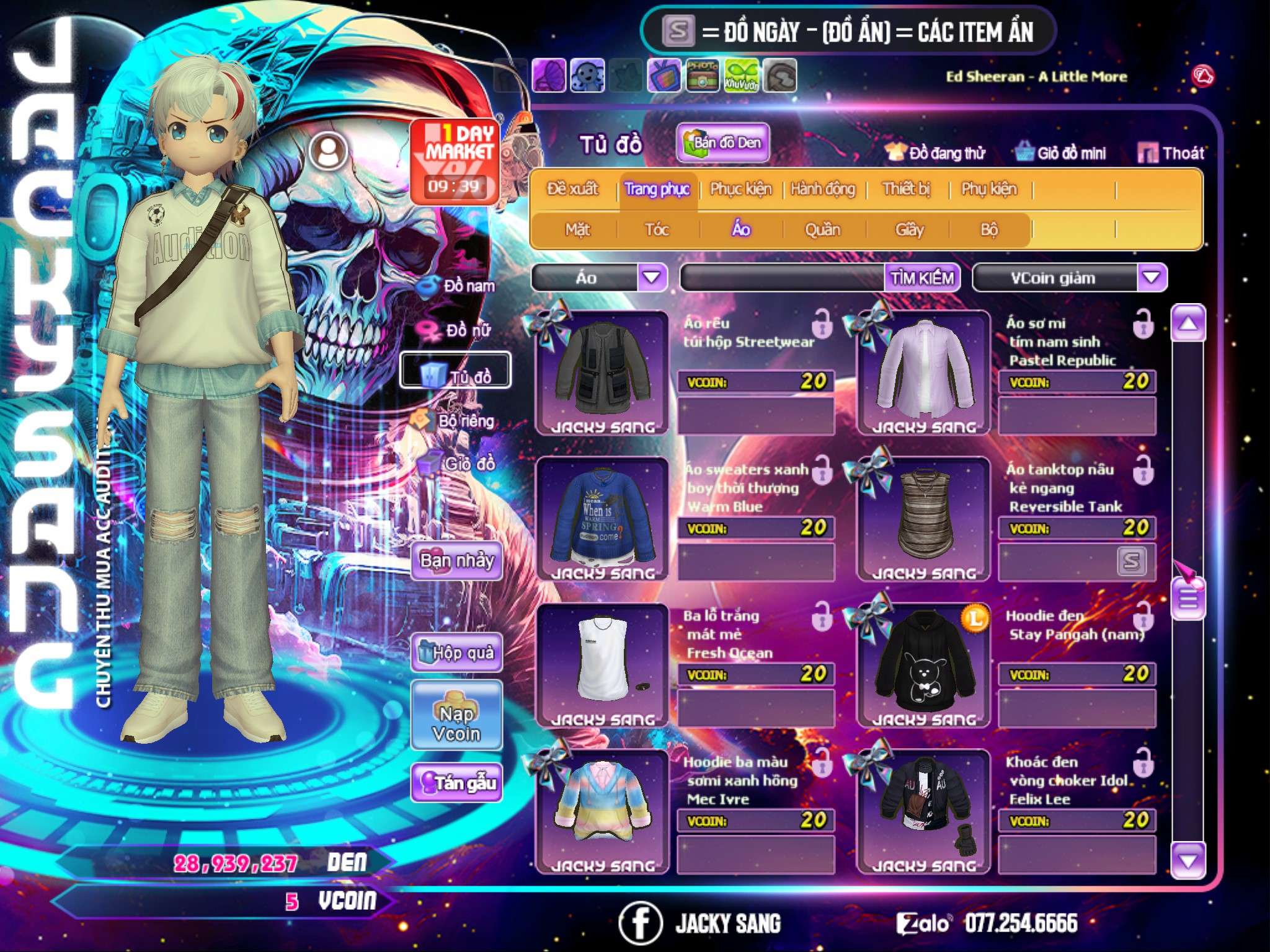Click the TÌM KIẾM search button
This screenshot has width=1270, height=952.
pyautogui.click(x=922, y=278)
